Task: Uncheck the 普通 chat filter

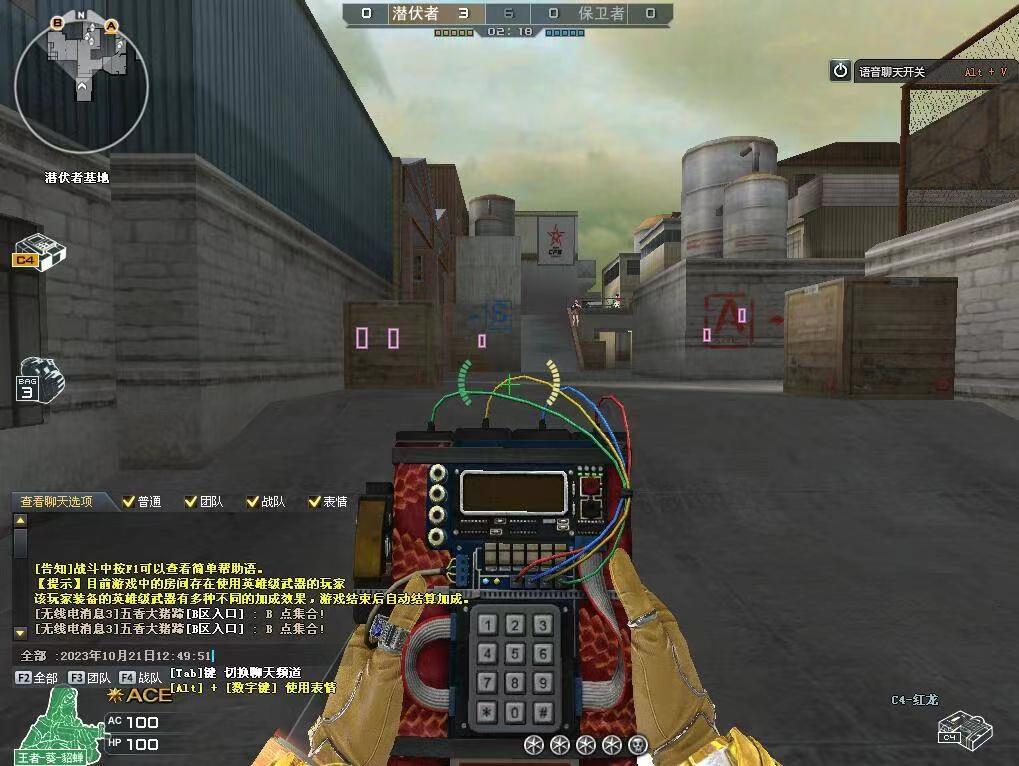Action: pyautogui.click(x=128, y=502)
